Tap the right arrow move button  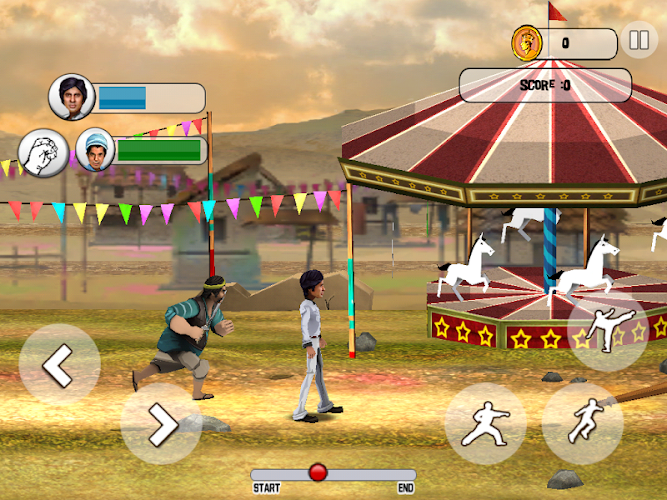click(161, 424)
